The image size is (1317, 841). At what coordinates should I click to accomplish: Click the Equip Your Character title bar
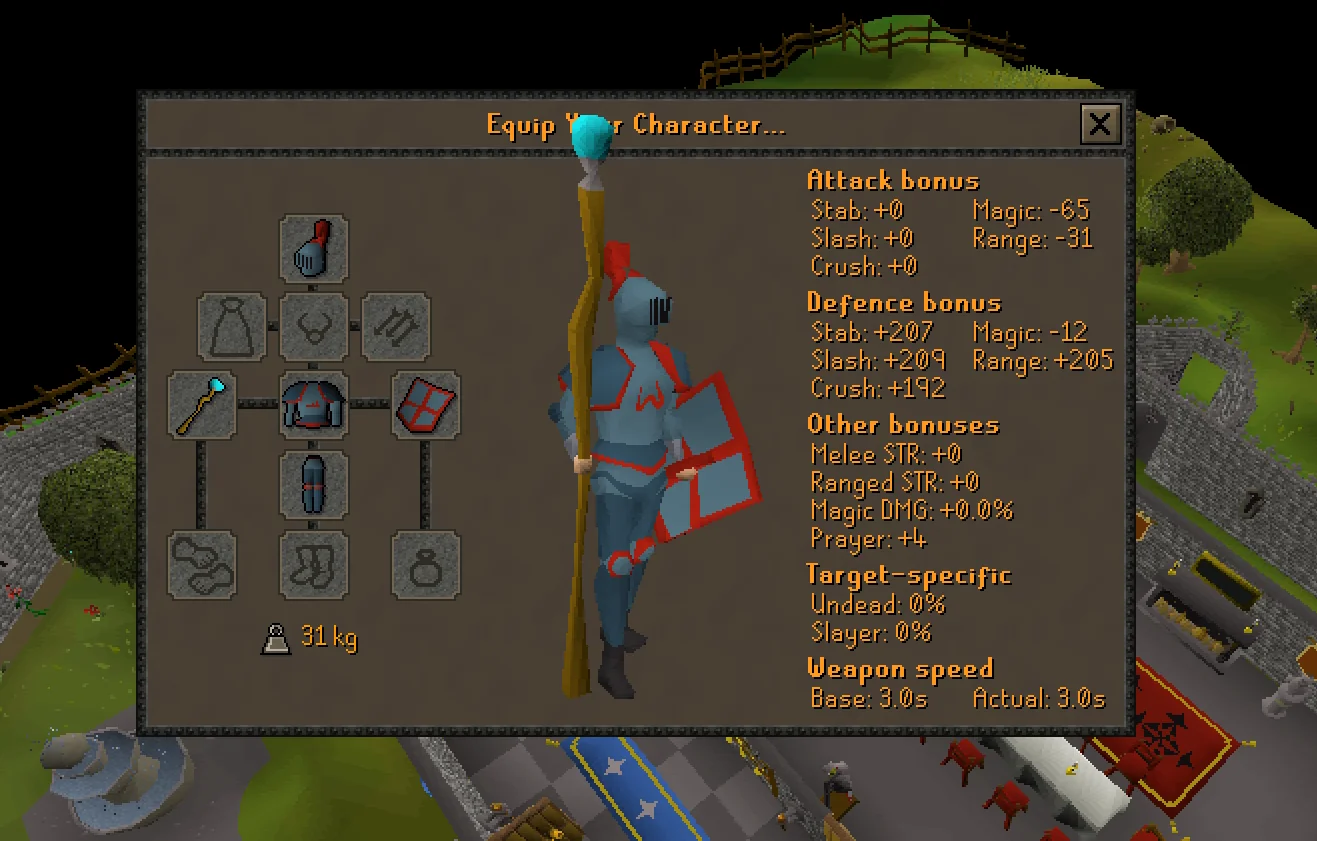(x=635, y=126)
